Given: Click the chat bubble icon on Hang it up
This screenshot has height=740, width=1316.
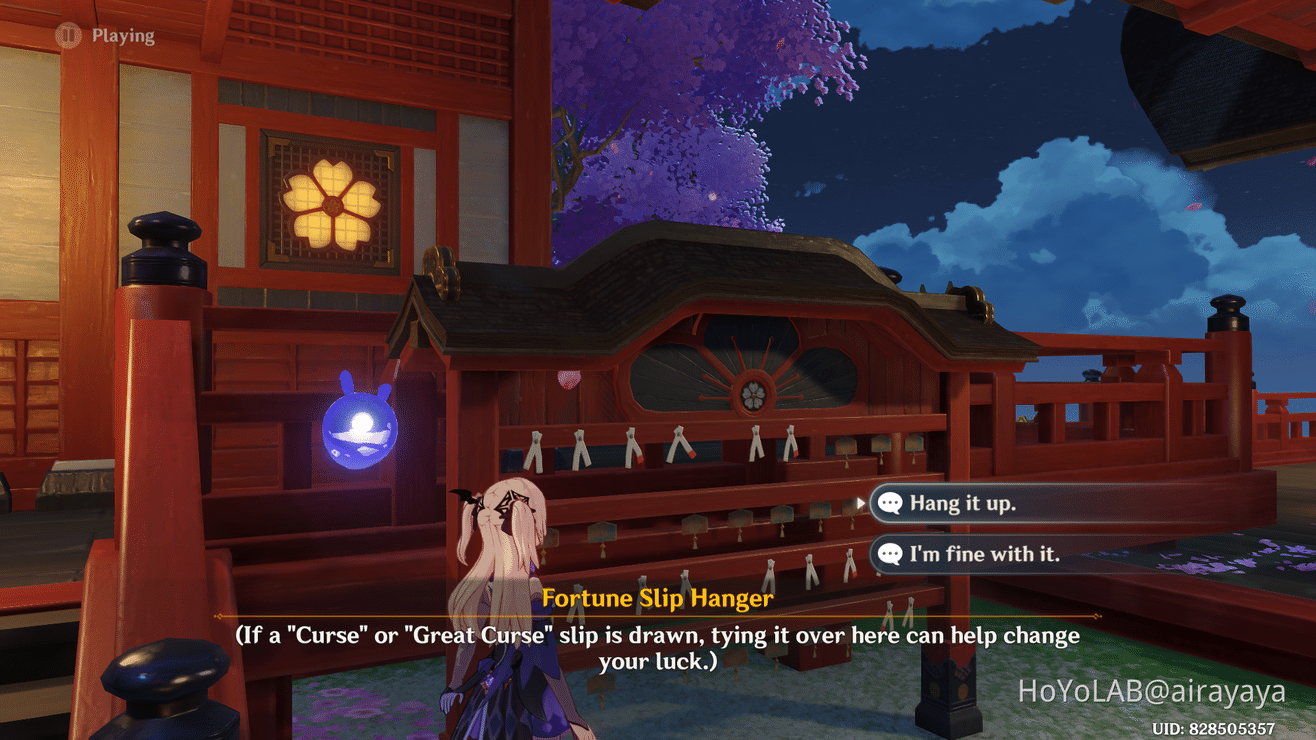Looking at the screenshot, I should [x=890, y=503].
